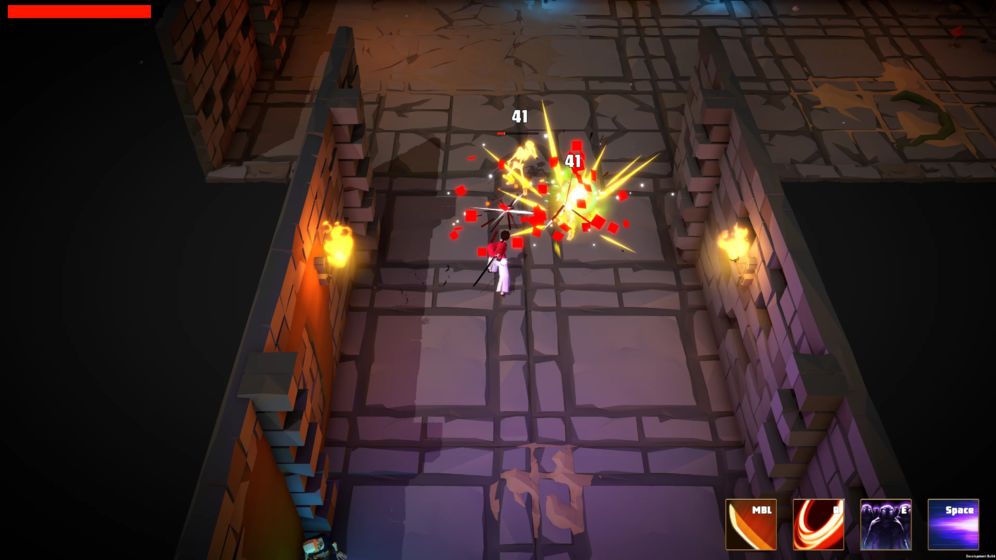Use the red spinning swirl ability
This screenshot has width=996, height=560.
click(x=818, y=525)
